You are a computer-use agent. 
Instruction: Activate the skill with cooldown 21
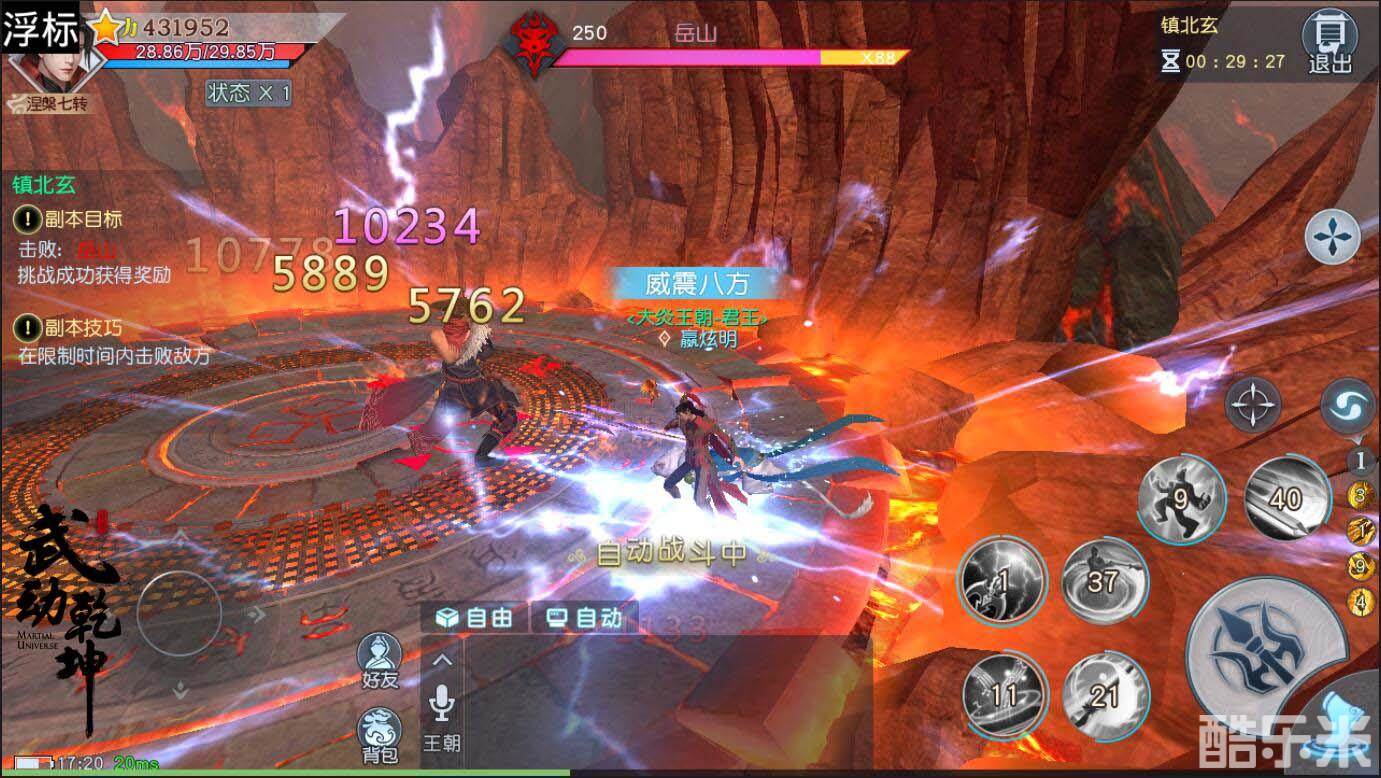(x=1103, y=695)
